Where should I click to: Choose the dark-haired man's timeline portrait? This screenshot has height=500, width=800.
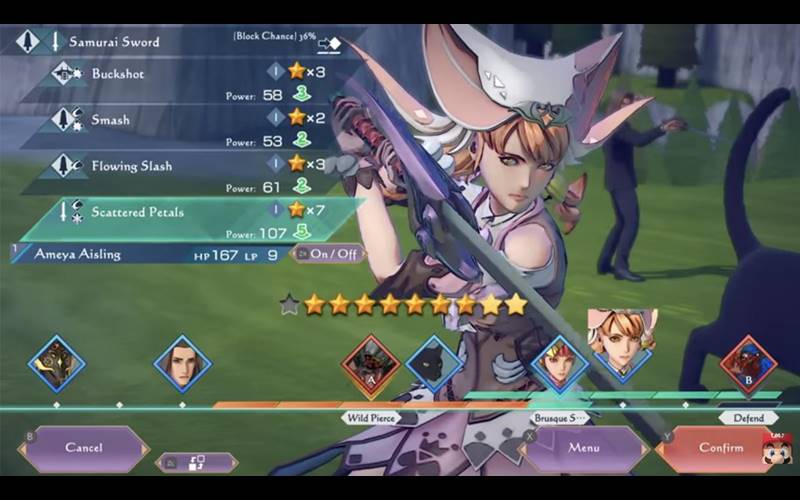pyautogui.click(x=183, y=363)
